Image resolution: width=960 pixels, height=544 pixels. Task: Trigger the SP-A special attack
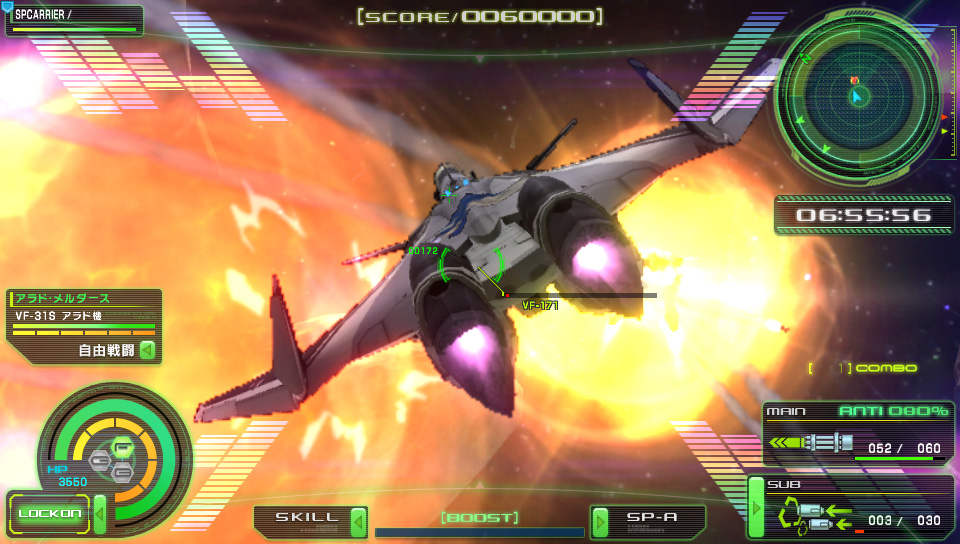click(x=649, y=520)
